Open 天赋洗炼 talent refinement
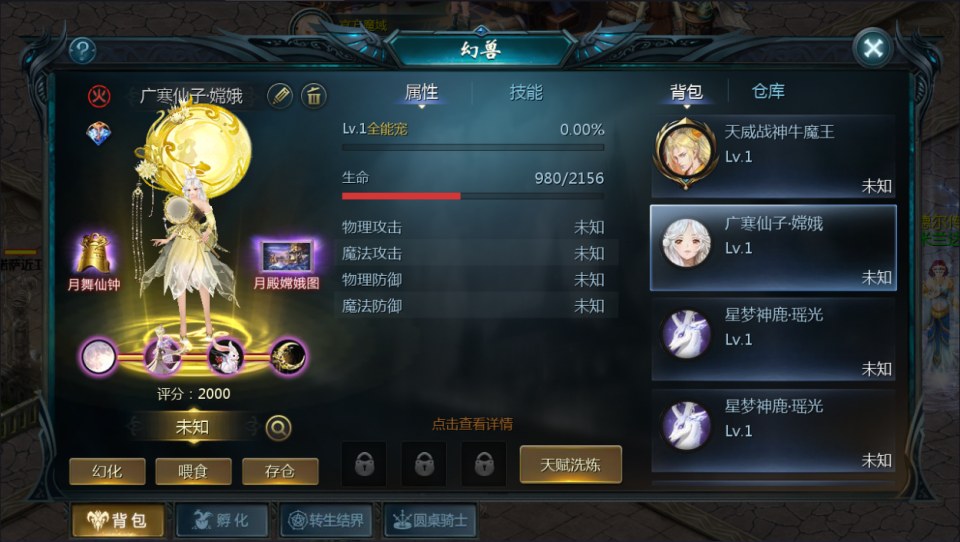This screenshot has height=542, width=960. coord(570,464)
